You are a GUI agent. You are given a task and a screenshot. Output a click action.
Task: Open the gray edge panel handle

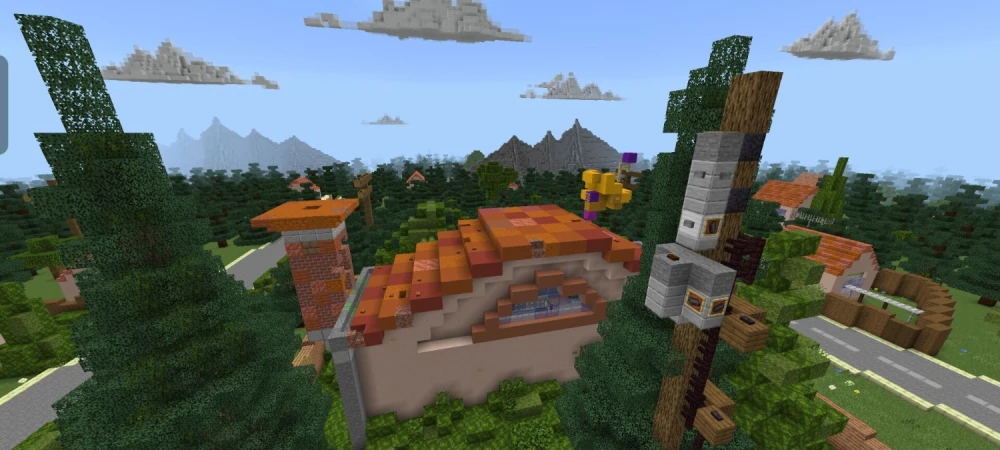click(x=3, y=104)
